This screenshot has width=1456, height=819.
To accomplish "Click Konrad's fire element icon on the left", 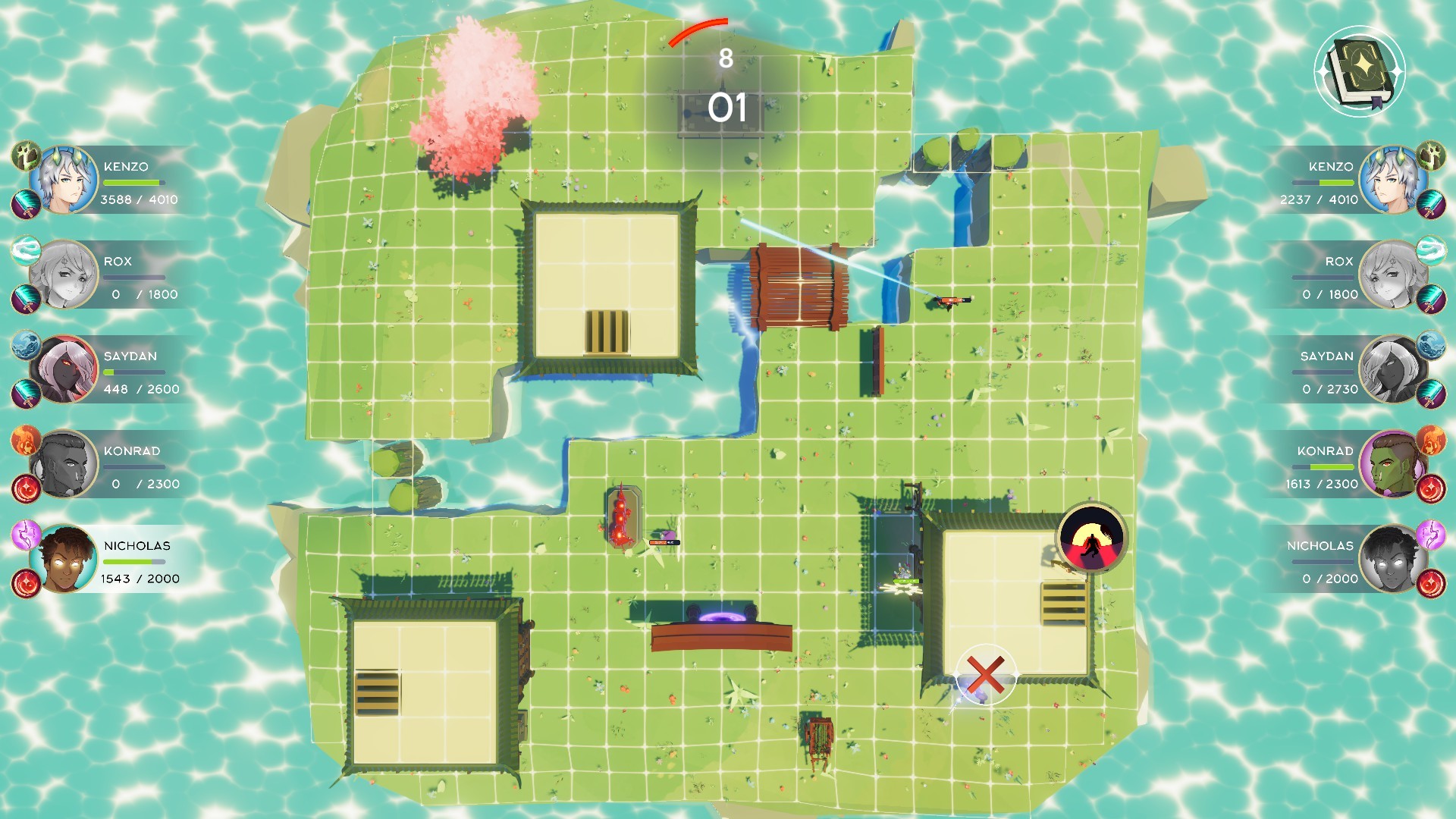I will (x=24, y=441).
